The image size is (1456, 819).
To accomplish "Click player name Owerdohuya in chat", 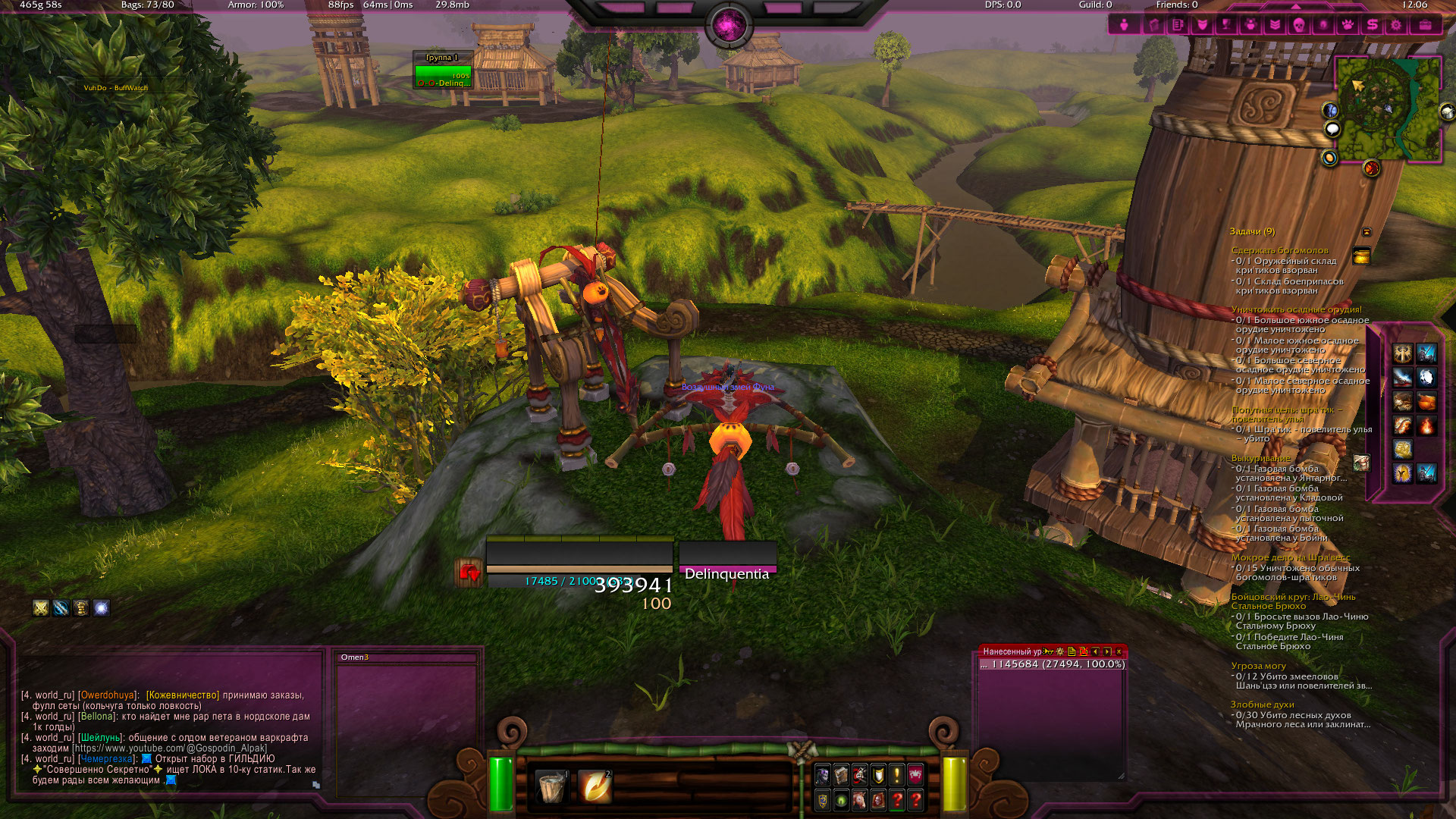I will (x=107, y=695).
